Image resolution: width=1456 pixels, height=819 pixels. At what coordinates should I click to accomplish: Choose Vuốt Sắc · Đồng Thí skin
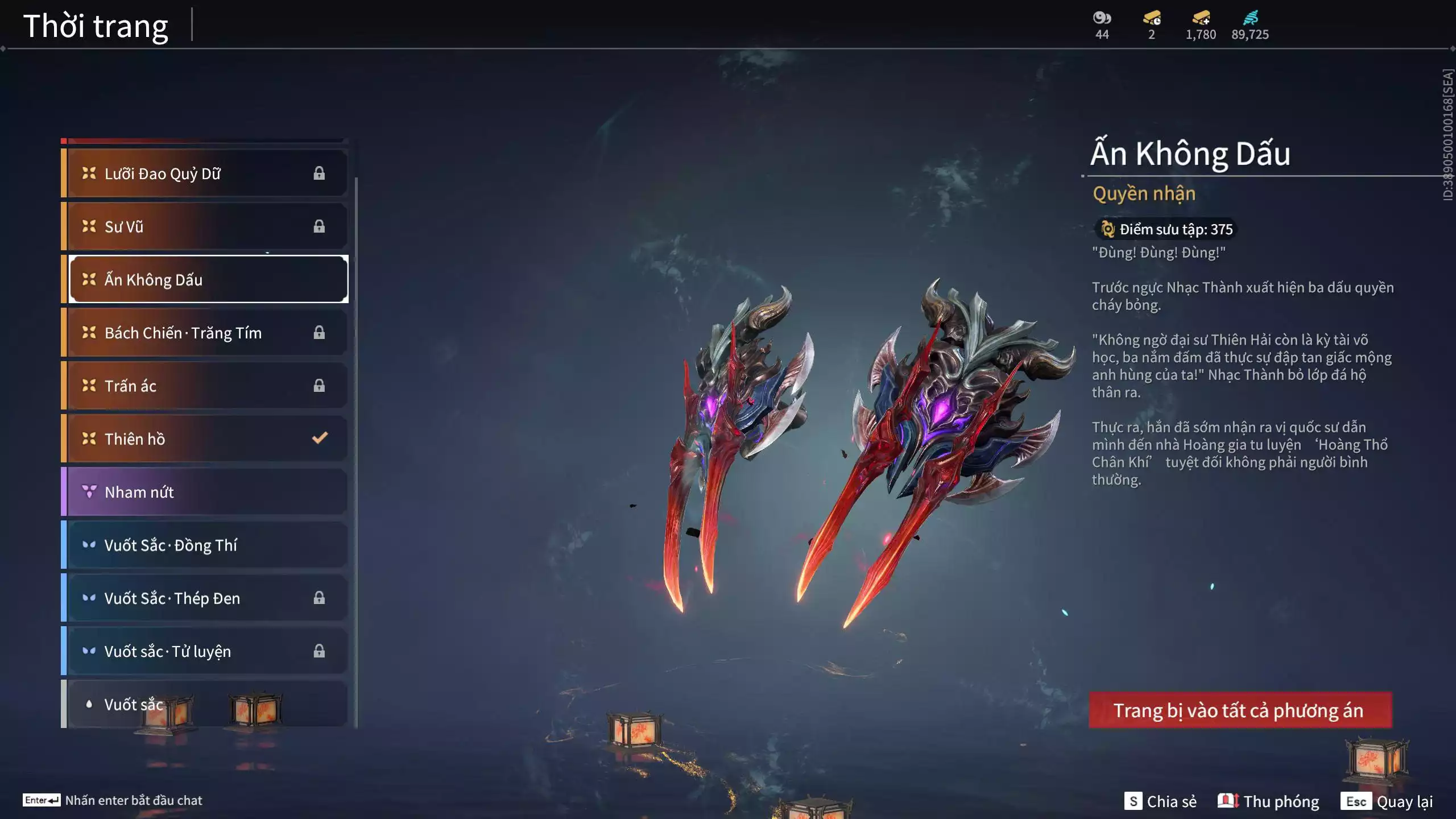click(205, 545)
